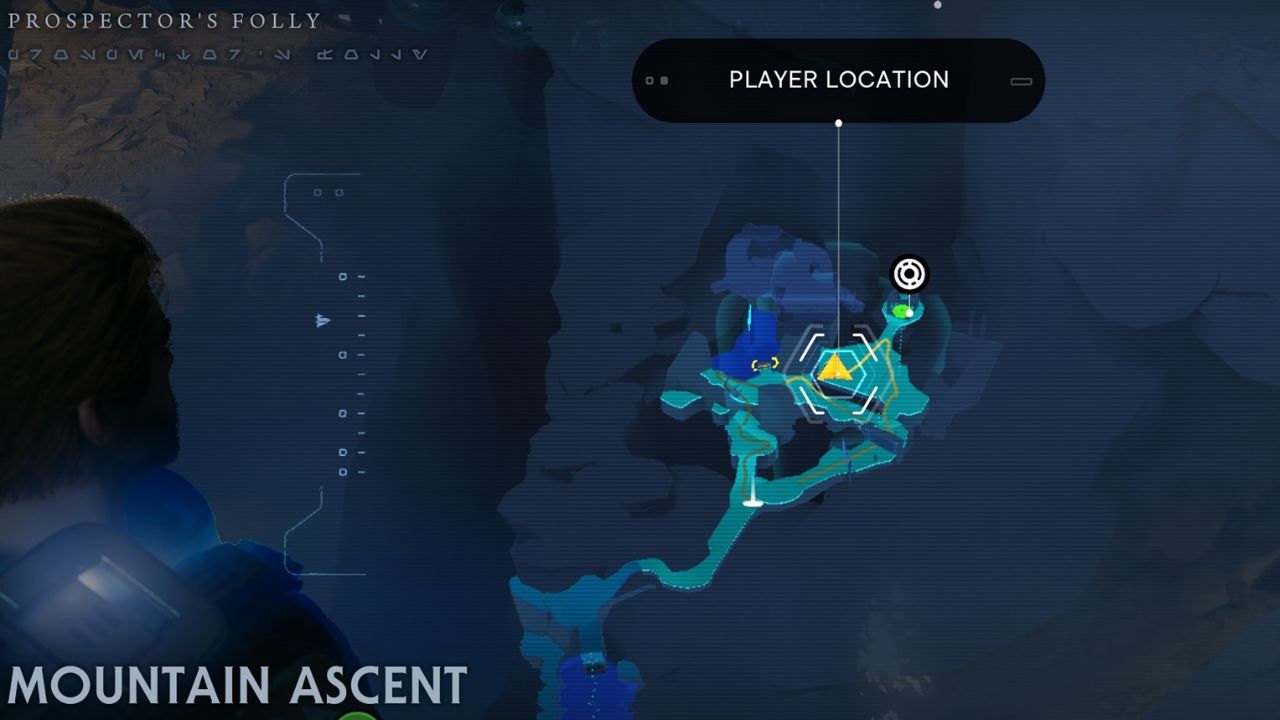Select the Meditation Point icon near the green area
The image size is (1280, 720).
point(910,271)
